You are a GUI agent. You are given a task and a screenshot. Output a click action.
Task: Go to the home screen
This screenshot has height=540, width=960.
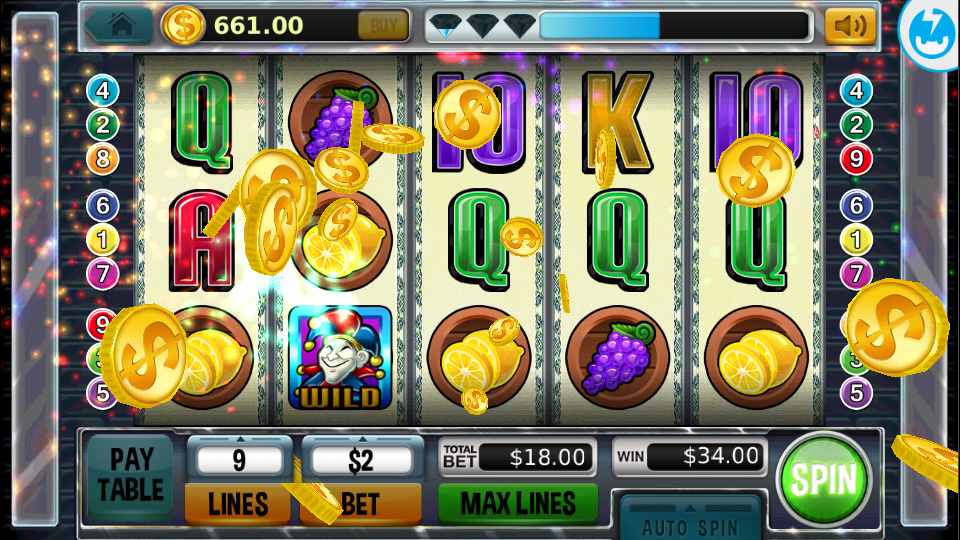coord(120,25)
